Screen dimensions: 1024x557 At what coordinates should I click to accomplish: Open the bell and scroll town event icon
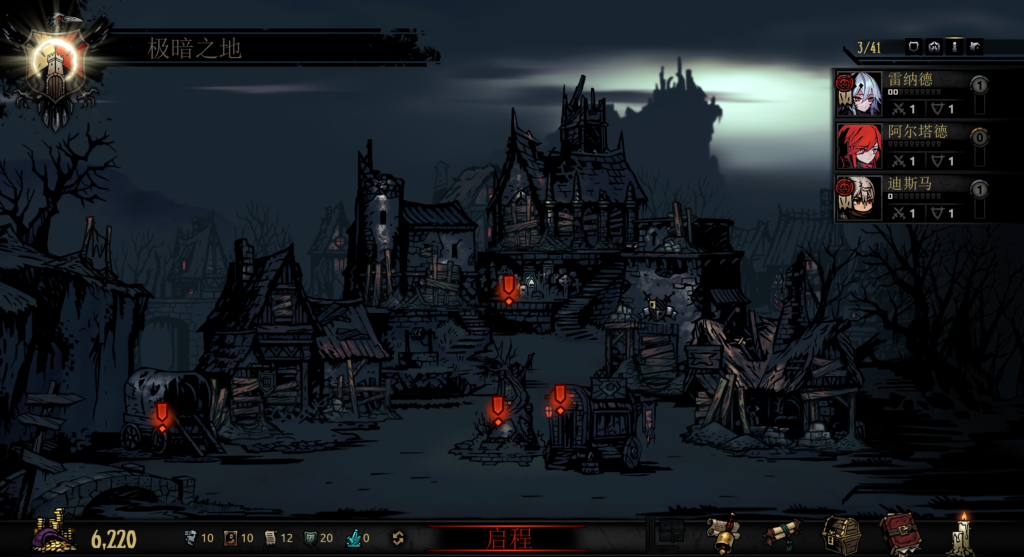pyautogui.click(x=725, y=535)
